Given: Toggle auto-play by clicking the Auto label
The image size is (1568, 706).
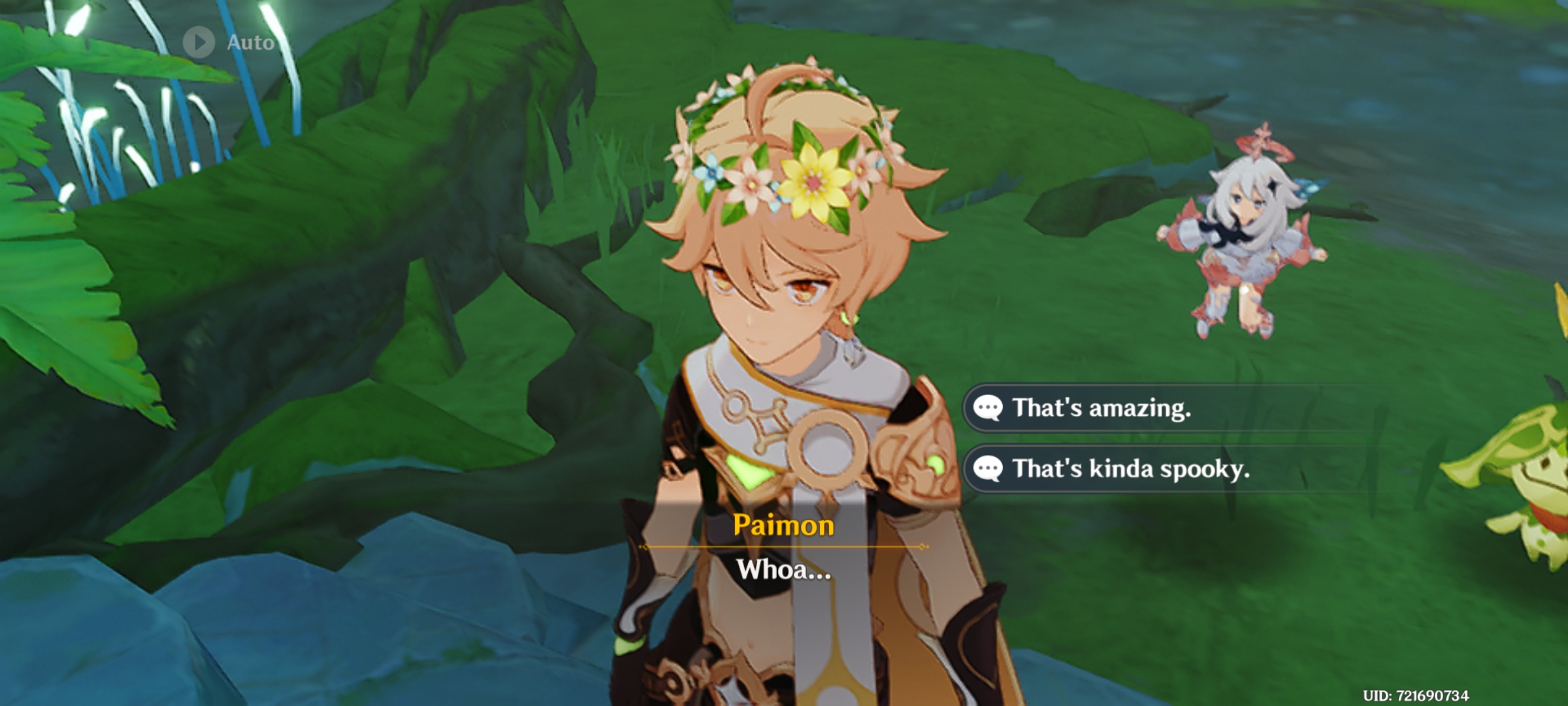Looking at the screenshot, I should tap(250, 43).
